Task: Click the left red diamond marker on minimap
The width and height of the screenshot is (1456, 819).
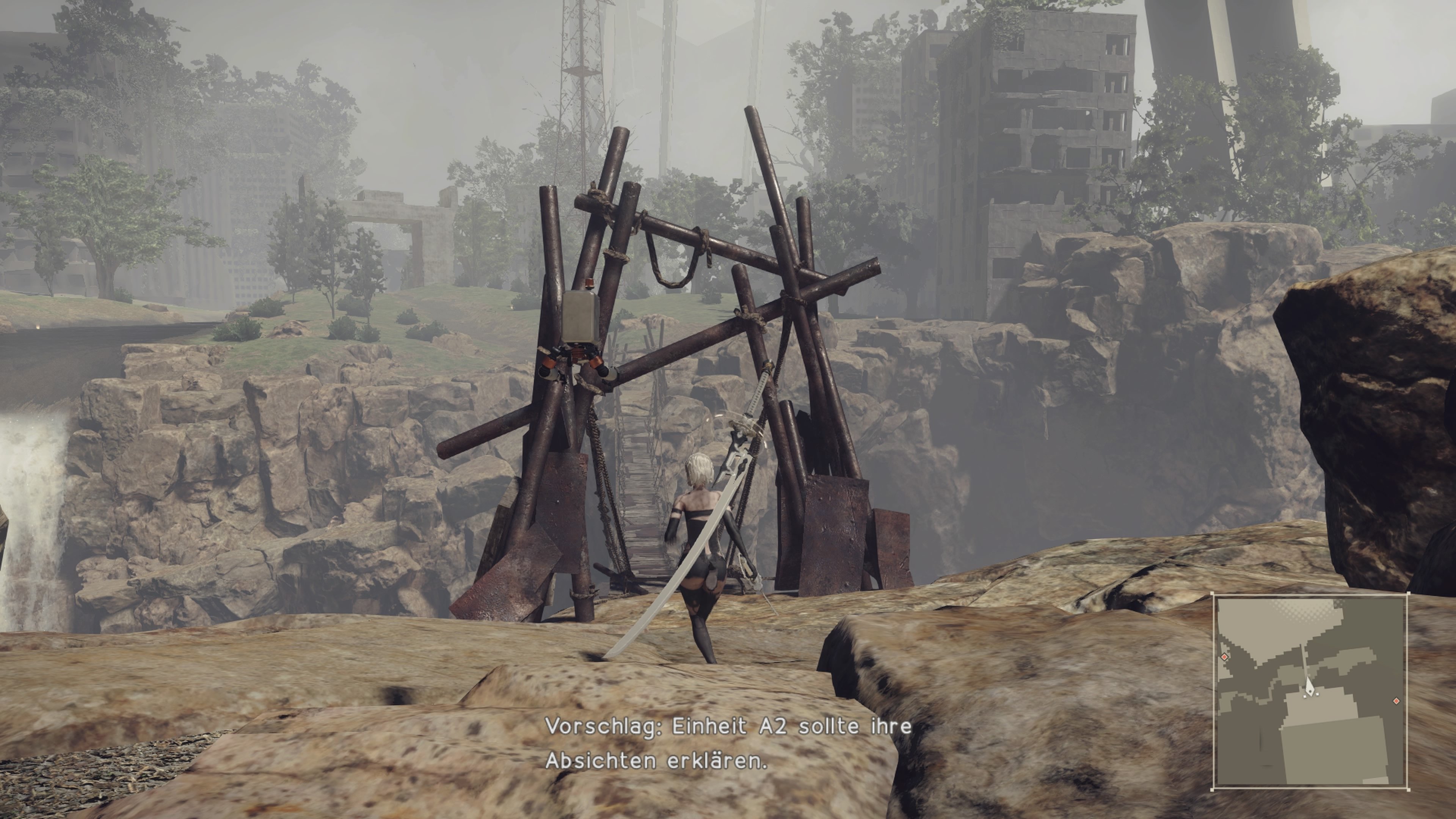Action: (x=1225, y=657)
